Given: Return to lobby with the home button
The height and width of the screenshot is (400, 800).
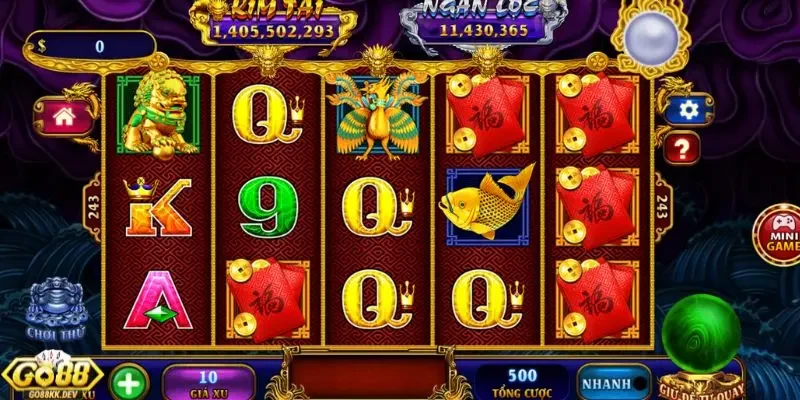Looking at the screenshot, I should [x=65, y=116].
